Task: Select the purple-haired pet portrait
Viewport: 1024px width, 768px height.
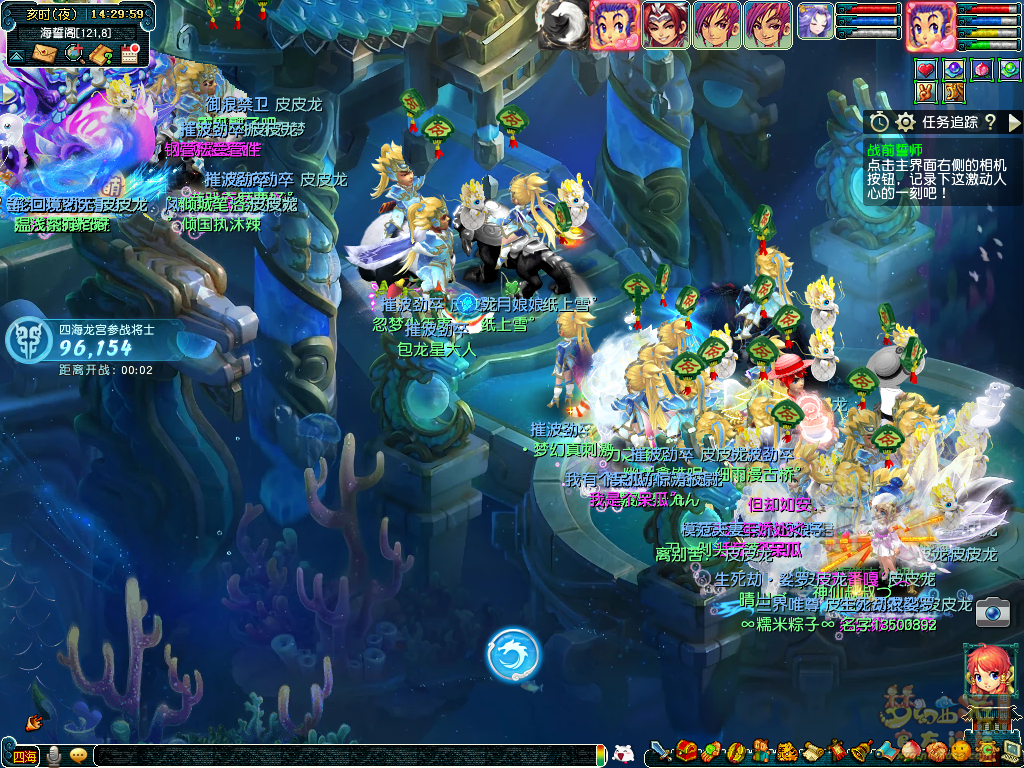Action: click(815, 22)
